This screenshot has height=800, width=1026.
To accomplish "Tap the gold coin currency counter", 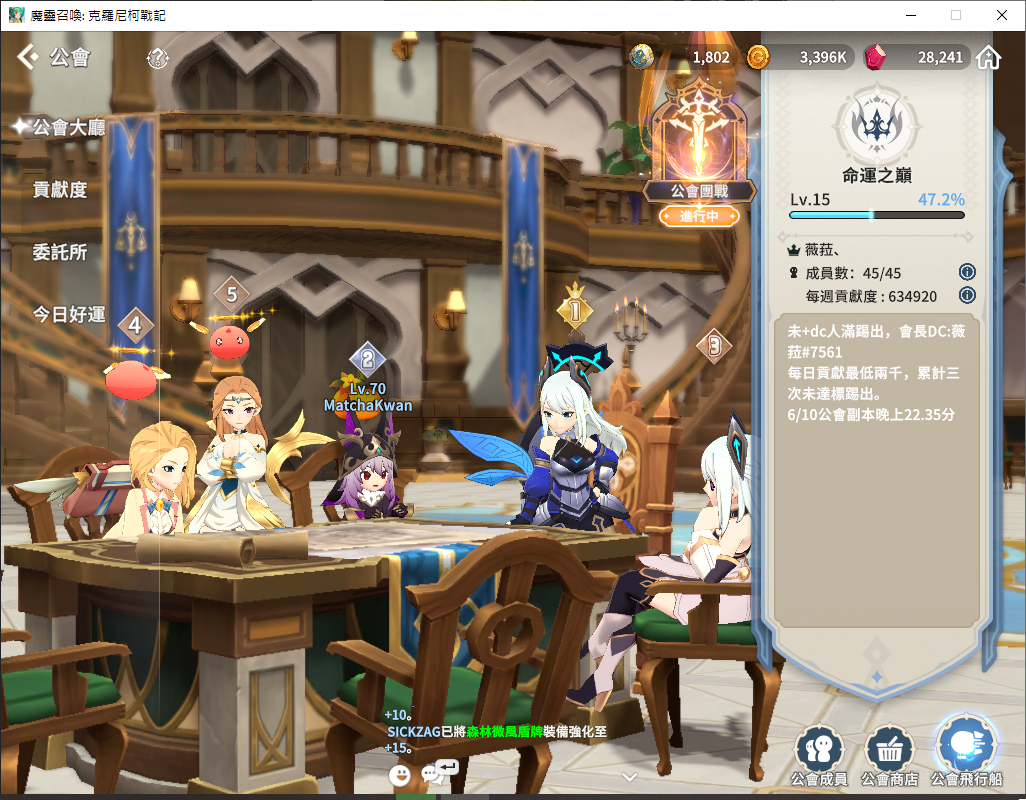I will (x=800, y=57).
